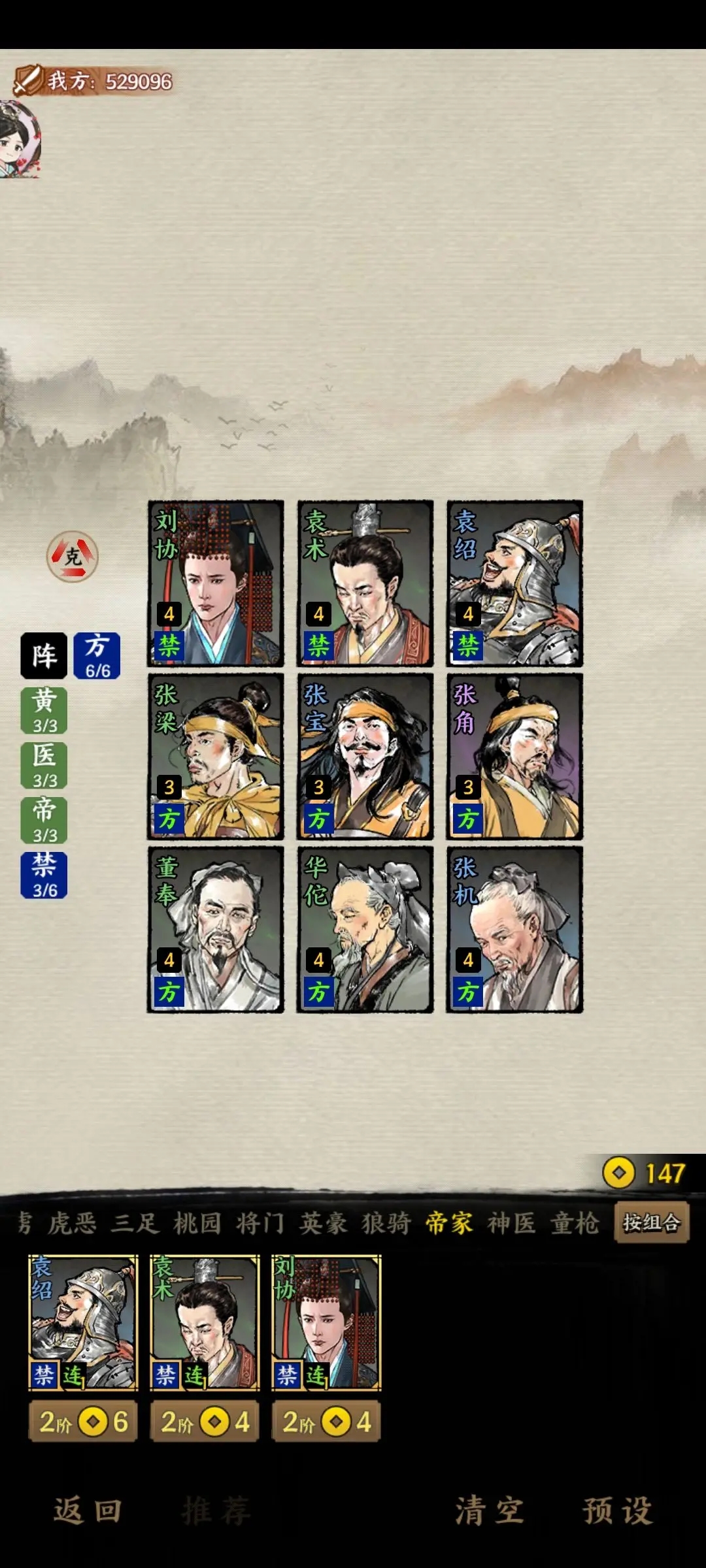Viewport: 706px width, 1568px height.
Task: Switch to the 帝家 faction tab
Action: point(448,1223)
